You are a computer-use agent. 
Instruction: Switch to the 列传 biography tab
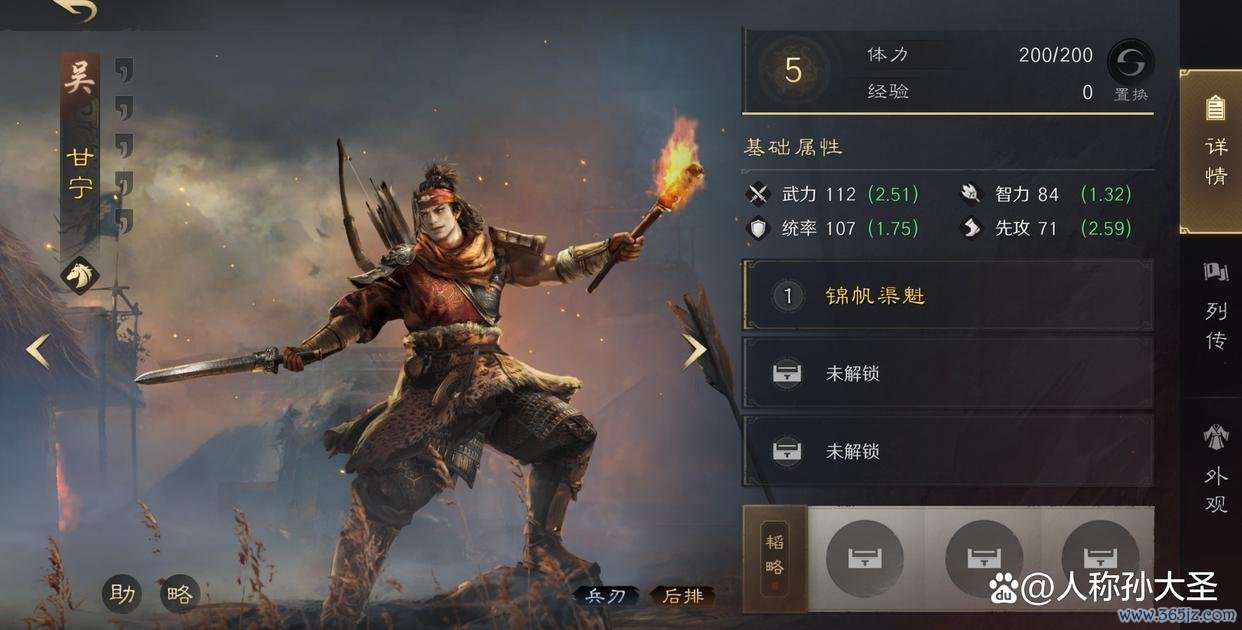(1215, 310)
